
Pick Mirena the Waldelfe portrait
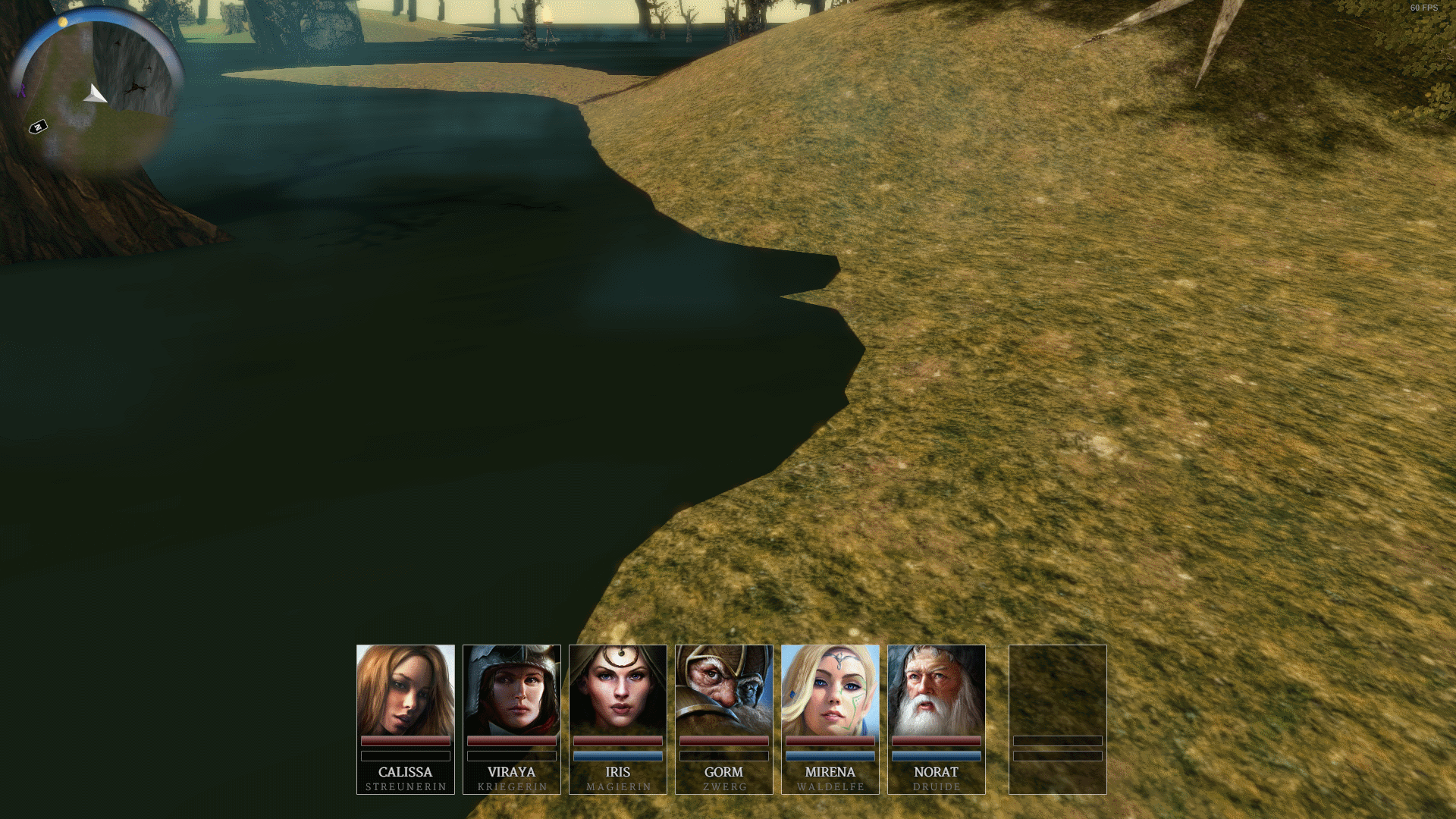click(830, 690)
